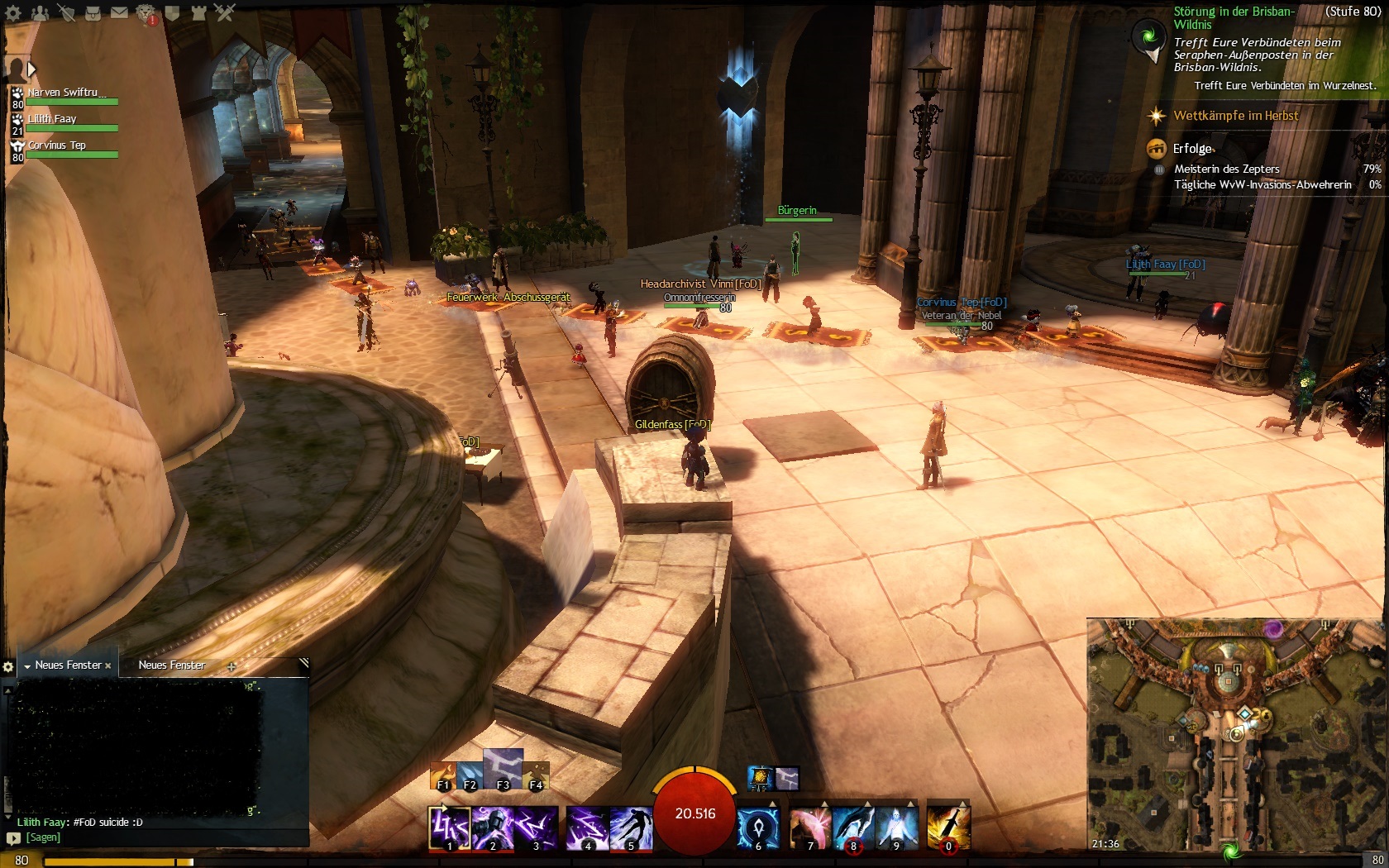Viewport: 1389px width, 868px height.
Task: Open the hero panel sword-and-shield icon
Action: pos(67,13)
